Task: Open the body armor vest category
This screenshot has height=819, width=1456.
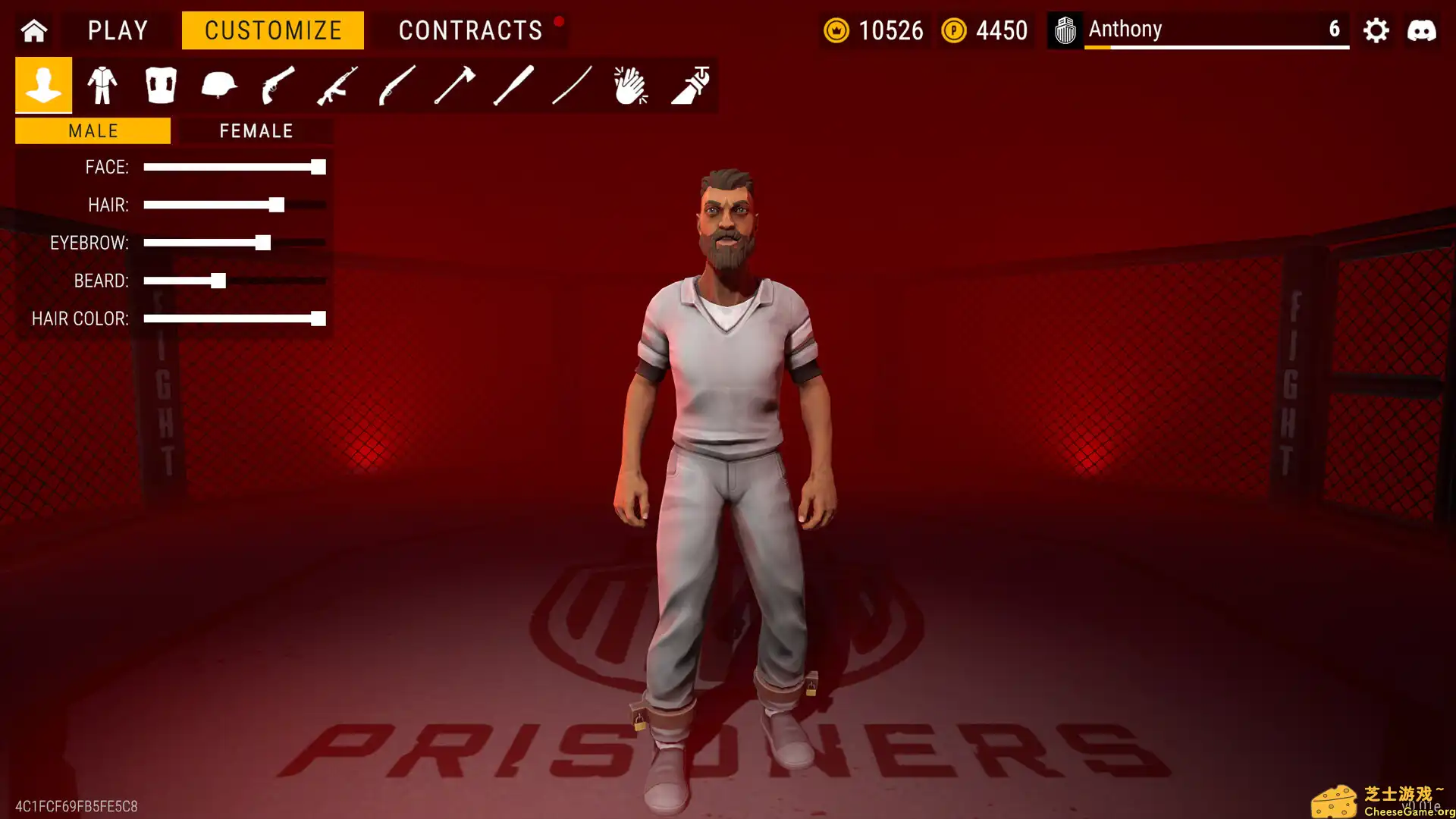Action: coord(161,85)
